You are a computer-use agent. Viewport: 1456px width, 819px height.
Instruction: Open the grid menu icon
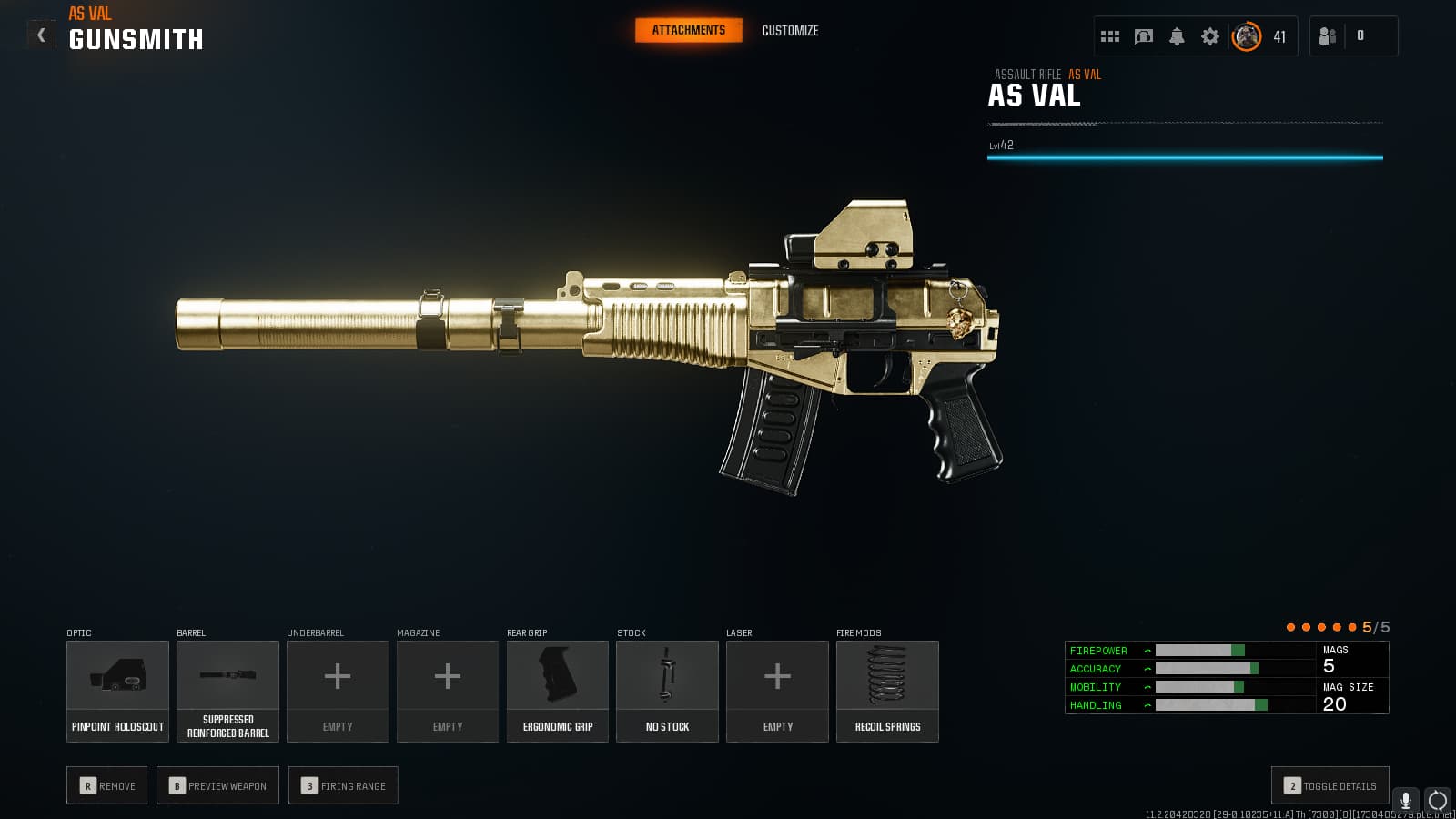click(1110, 36)
